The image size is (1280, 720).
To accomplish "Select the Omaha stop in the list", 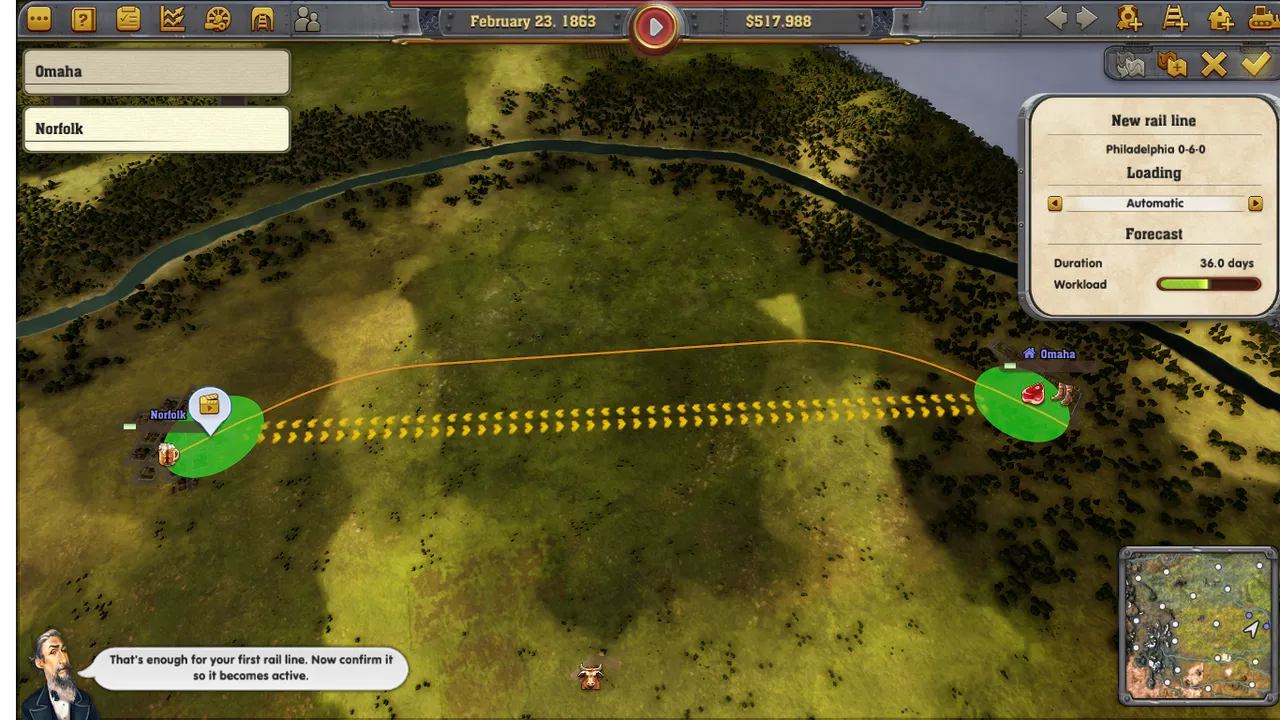I will (156, 72).
